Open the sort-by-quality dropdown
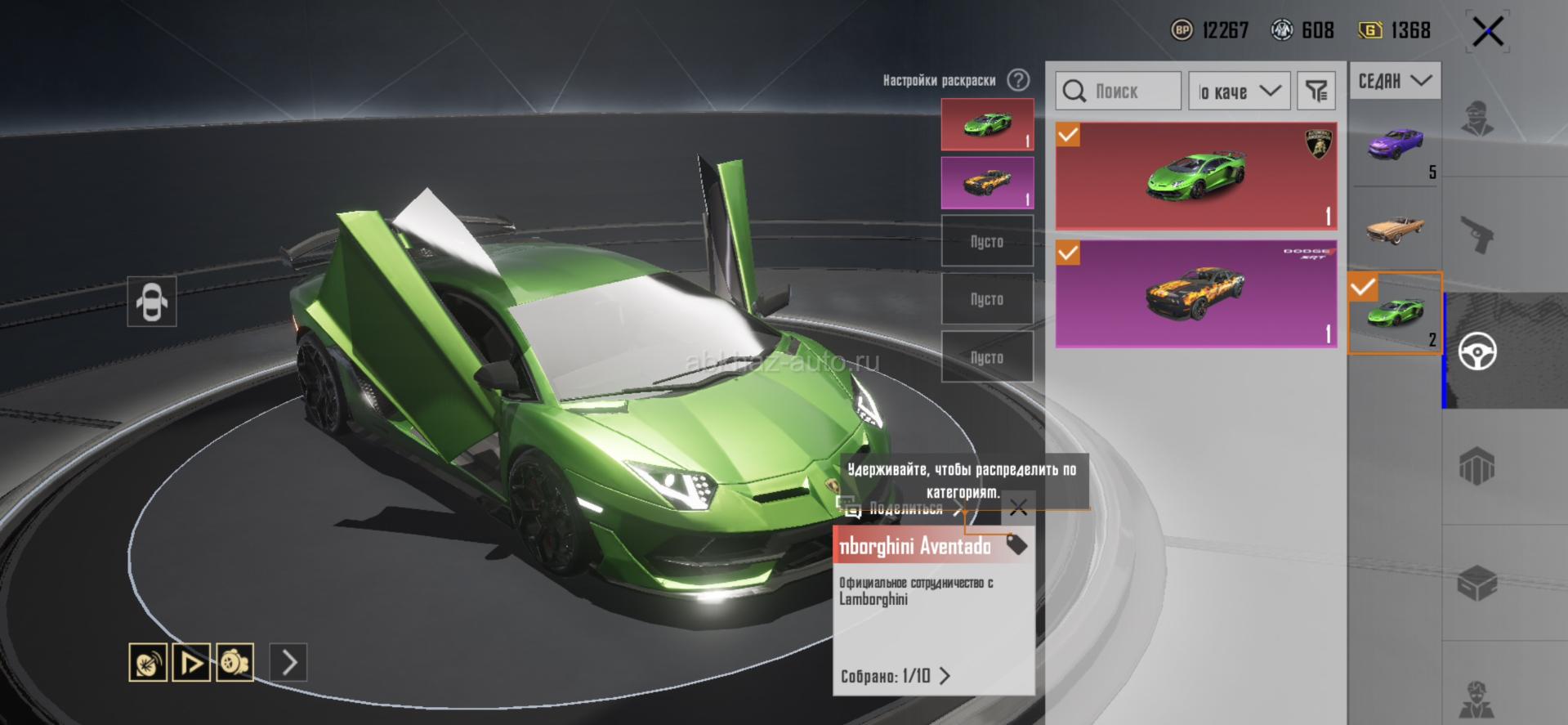 [x=1239, y=91]
